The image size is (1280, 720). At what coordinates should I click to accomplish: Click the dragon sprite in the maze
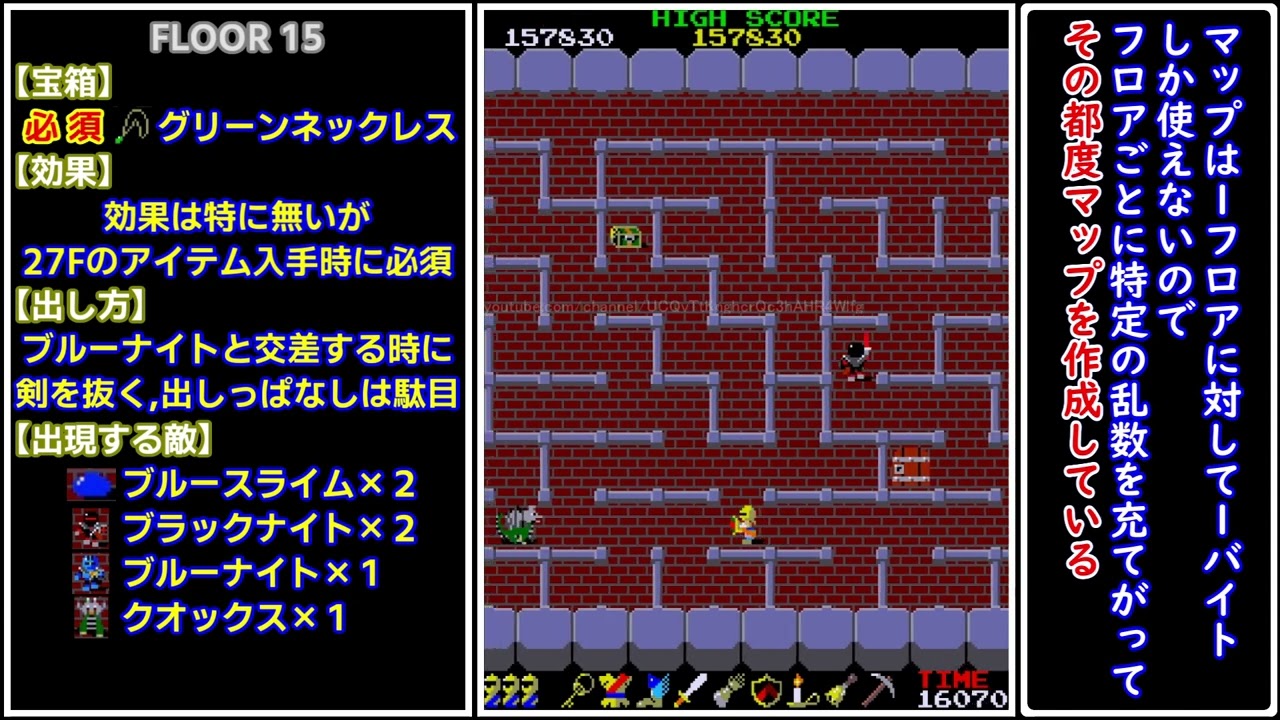(516, 523)
